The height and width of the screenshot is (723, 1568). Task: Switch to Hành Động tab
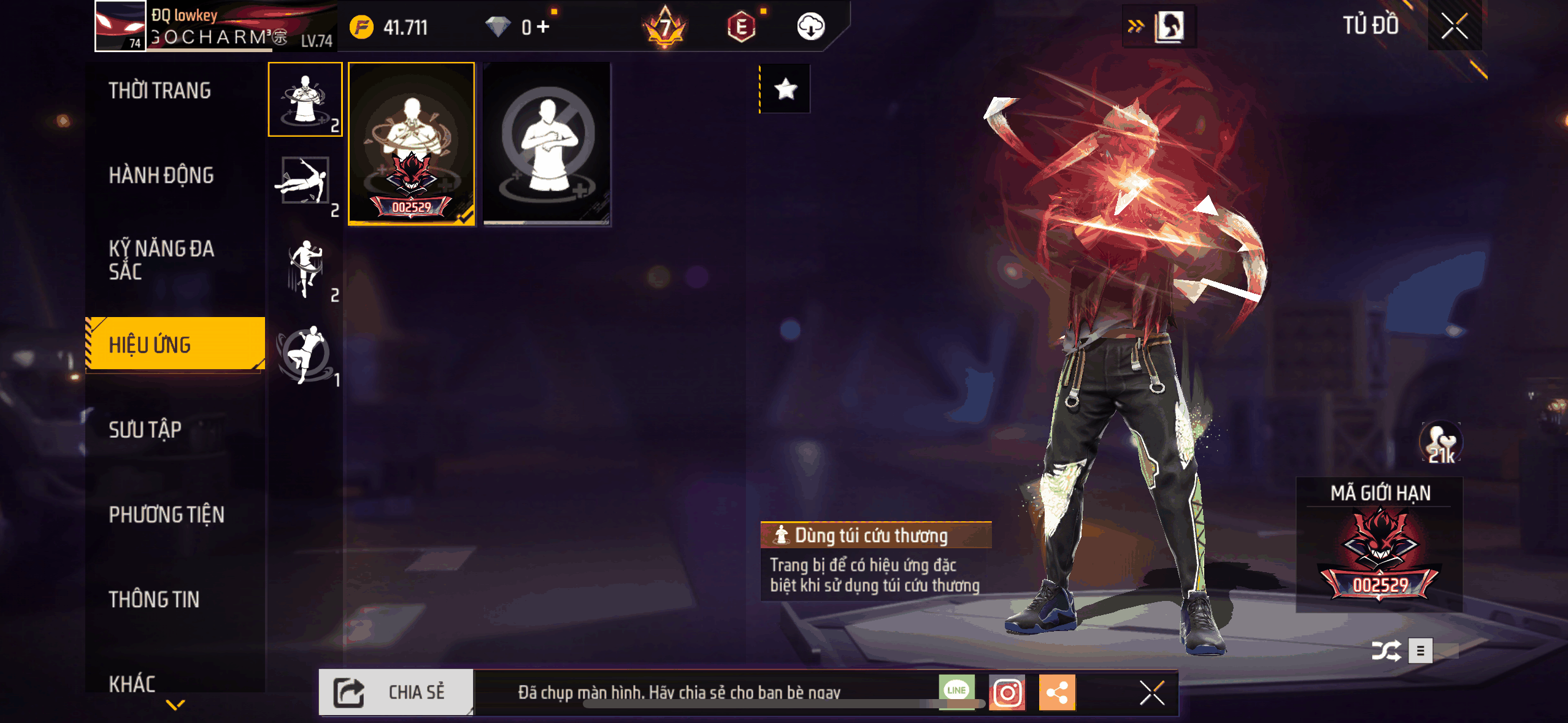[x=161, y=175]
